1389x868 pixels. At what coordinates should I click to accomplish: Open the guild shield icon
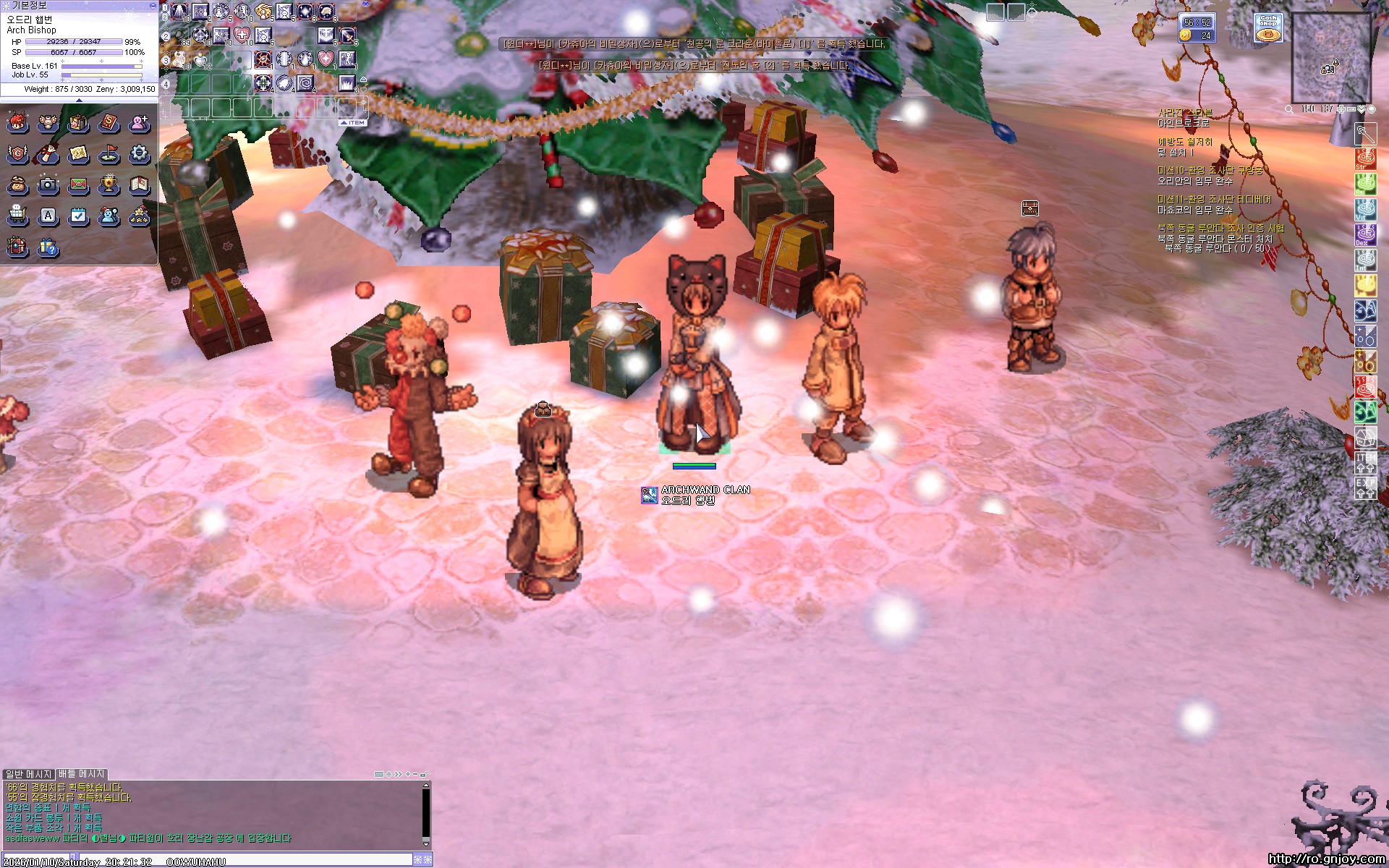click(x=17, y=153)
